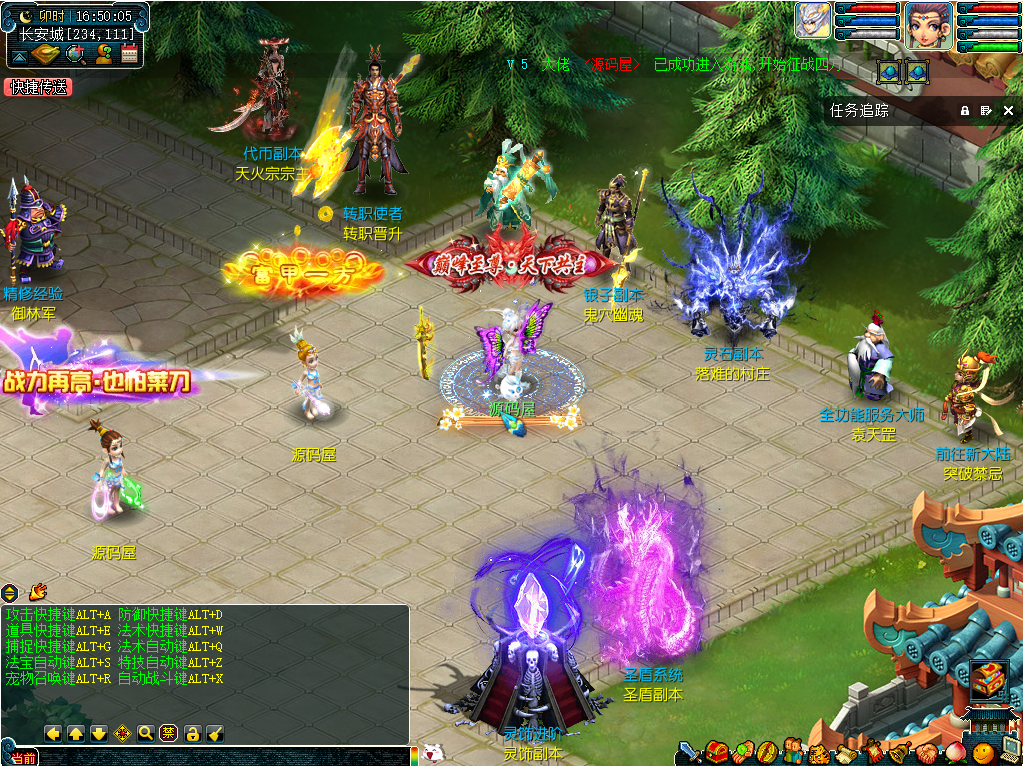
Task: Toggle the chat lock button
Action: pos(192,733)
